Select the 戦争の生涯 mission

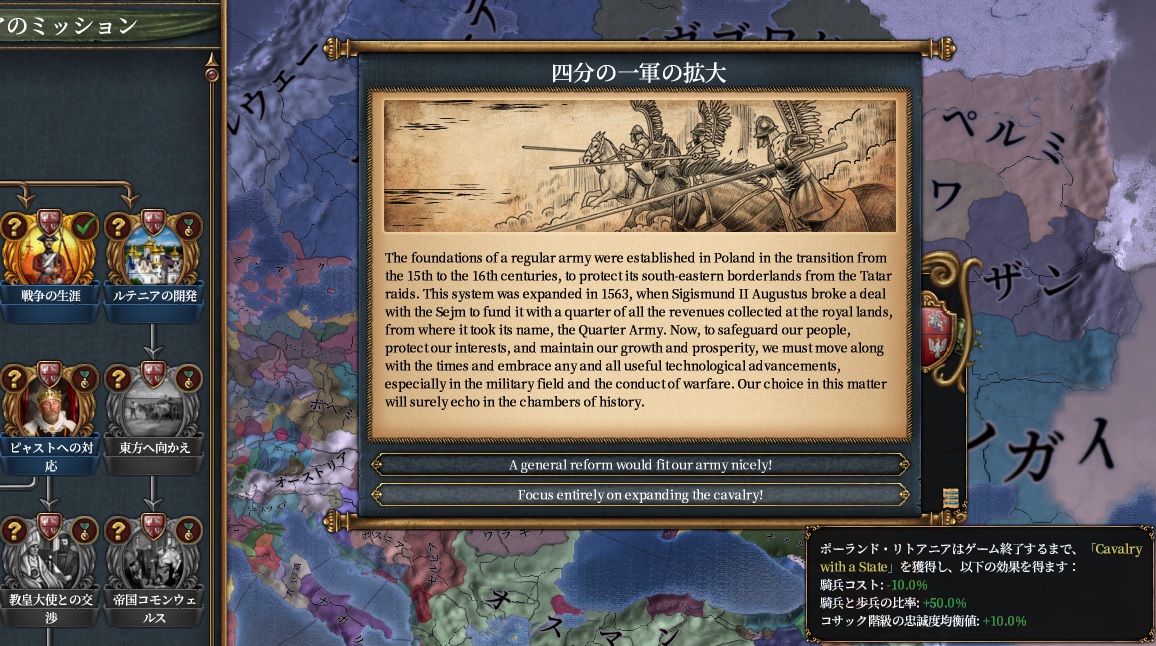tap(50, 256)
